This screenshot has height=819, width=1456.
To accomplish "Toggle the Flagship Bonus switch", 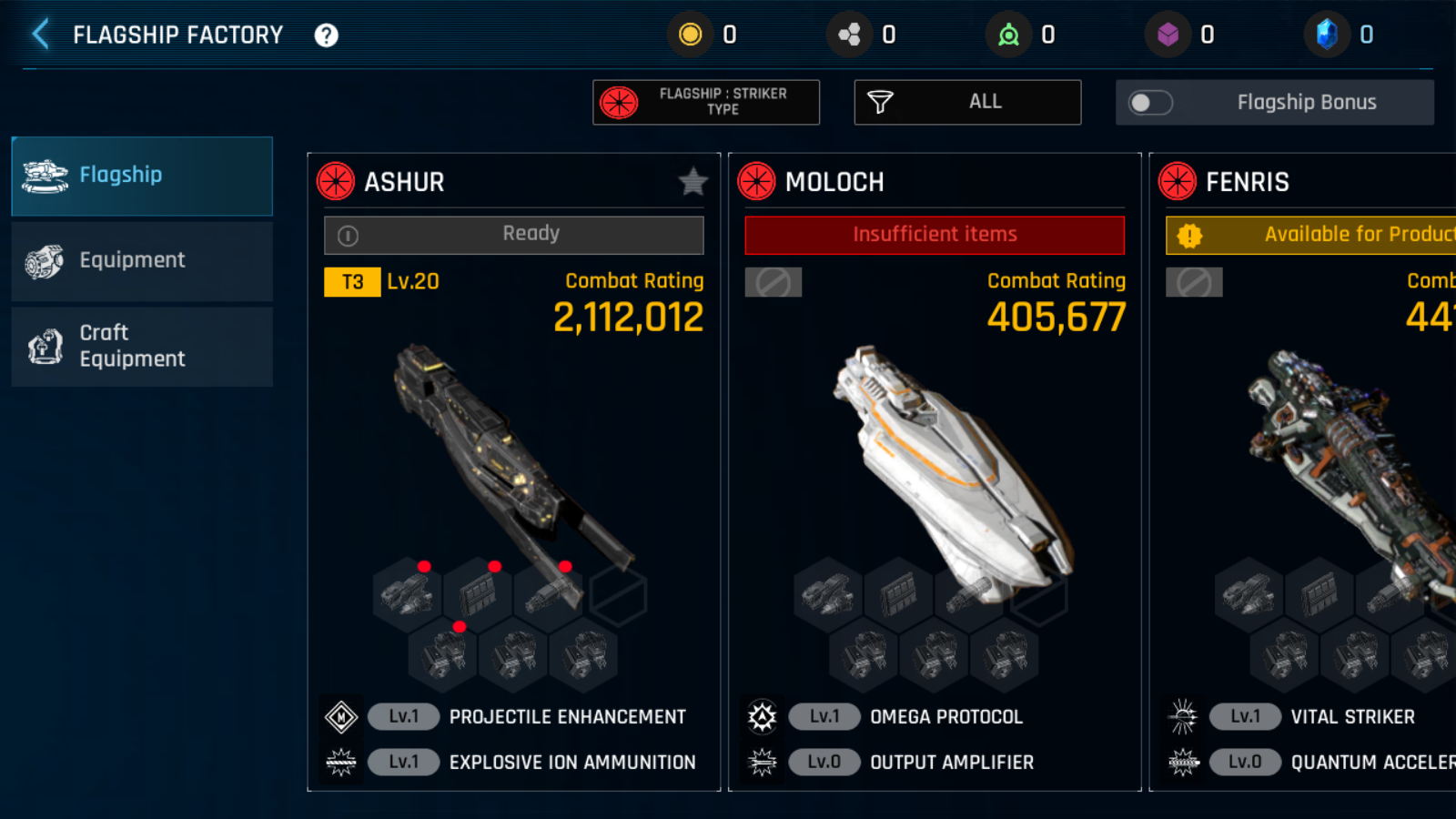I will [x=1150, y=103].
